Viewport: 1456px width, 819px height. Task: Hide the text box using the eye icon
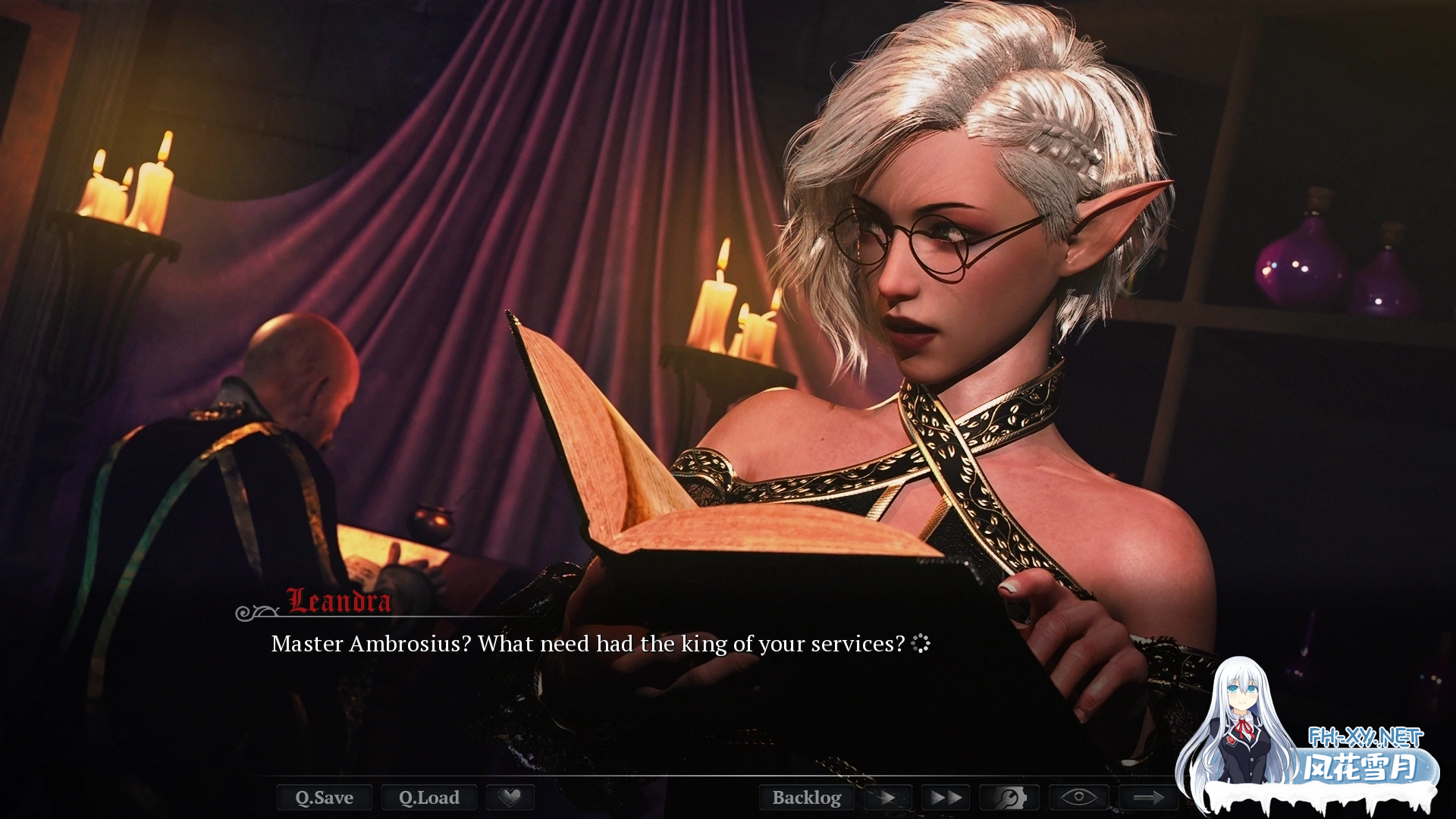coord(1078,797)
